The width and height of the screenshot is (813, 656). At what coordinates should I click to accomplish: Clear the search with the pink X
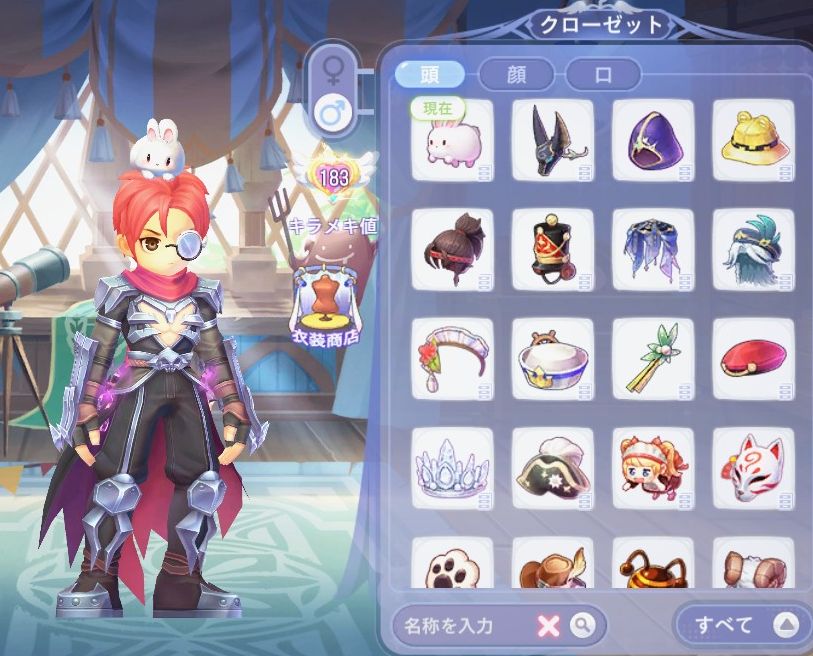tap(548, 626)
